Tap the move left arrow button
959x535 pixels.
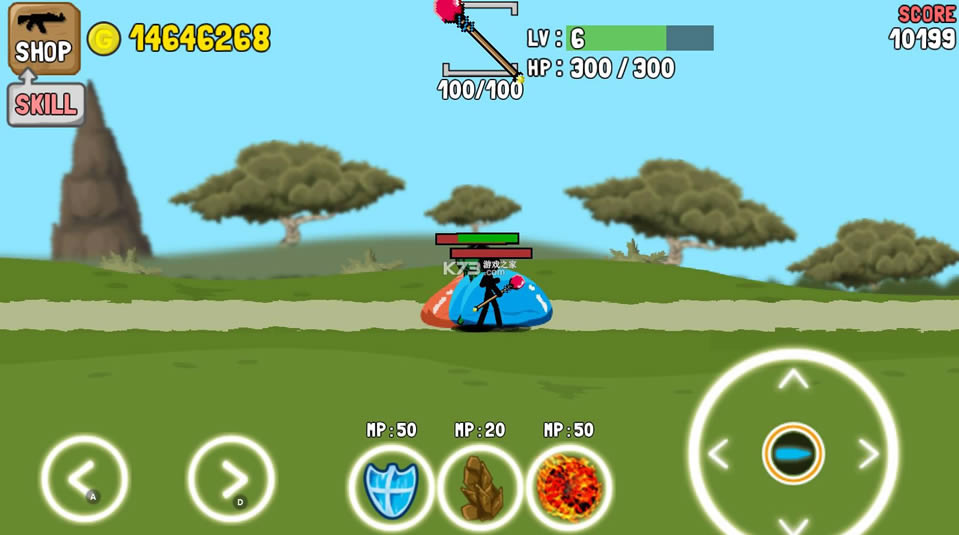(84, 478)
